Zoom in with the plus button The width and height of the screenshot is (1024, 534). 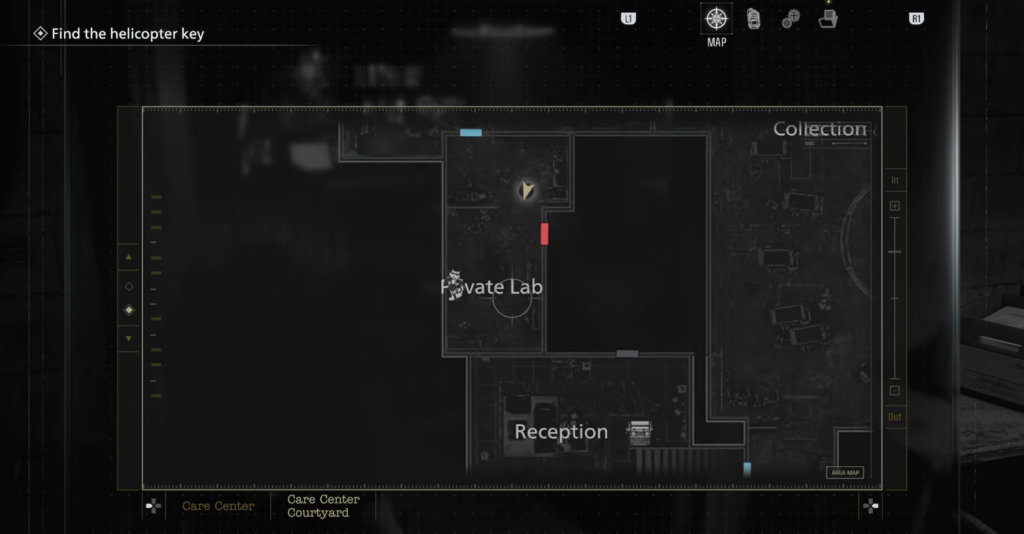(894, 206)
